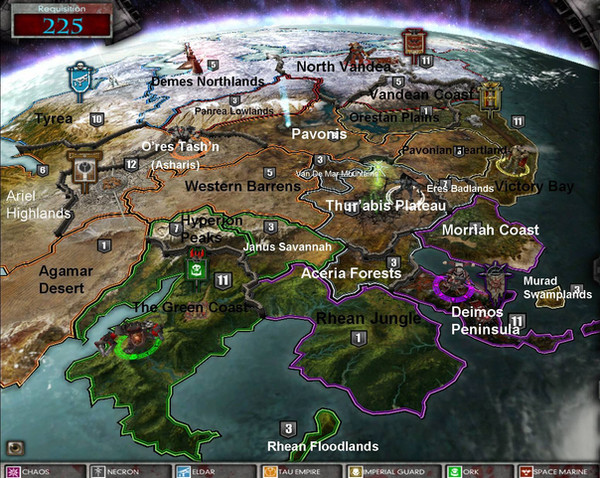Click the small button at bottom-left corner
The height and width of the screenshot is (478, 600).
pos(16,447)
